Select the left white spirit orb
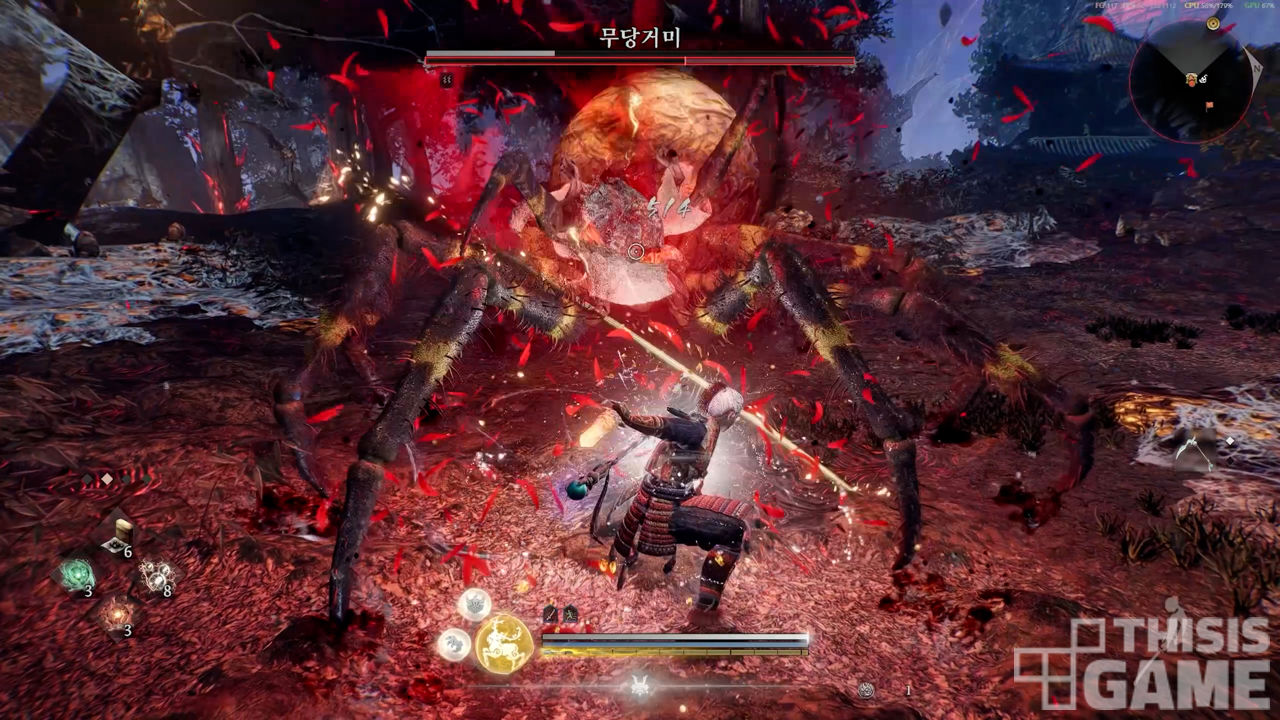The height and width of the screenshot is (720, 1280). point(453,643)
